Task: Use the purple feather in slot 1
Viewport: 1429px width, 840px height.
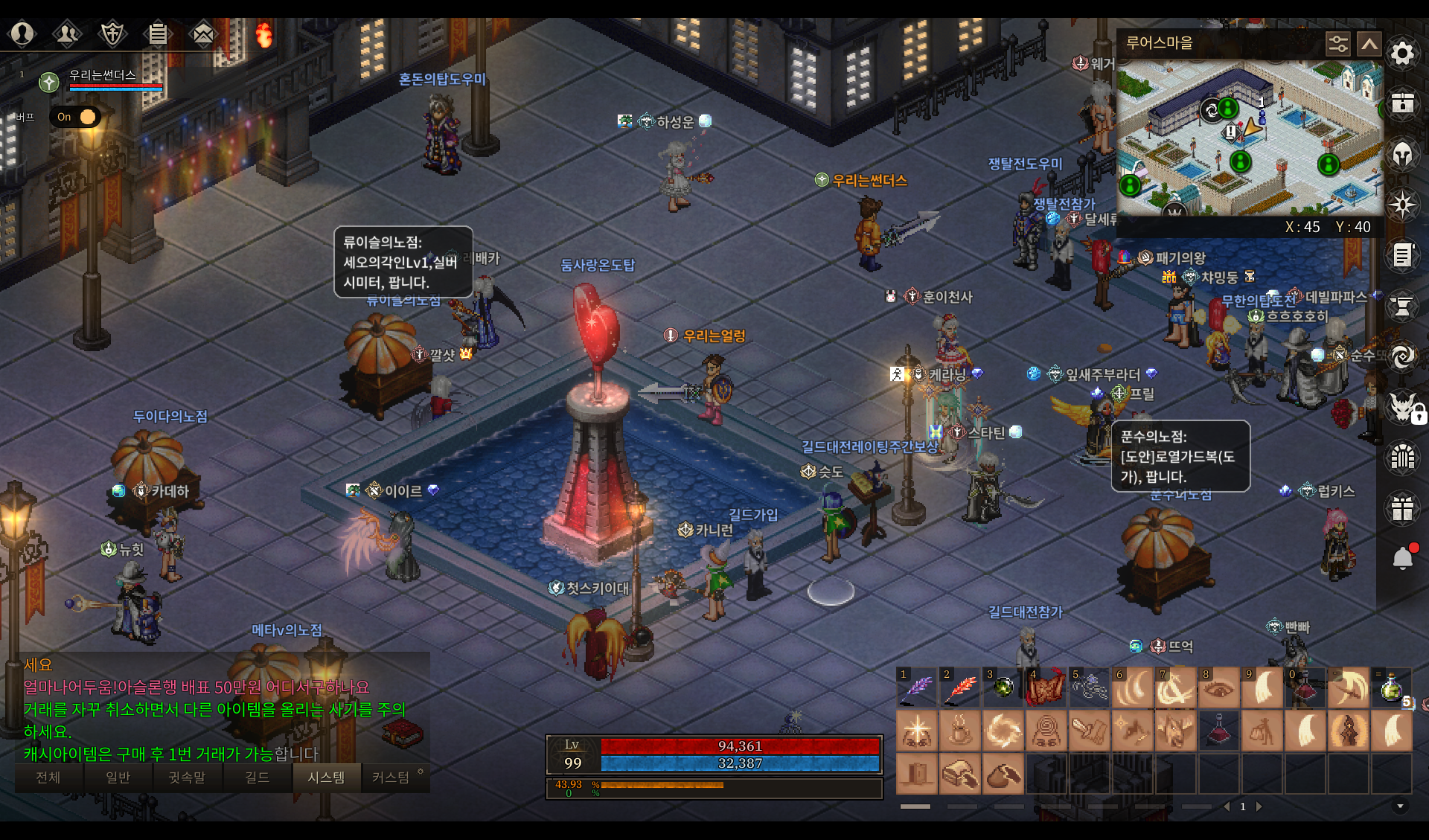Action: point(918,687)
